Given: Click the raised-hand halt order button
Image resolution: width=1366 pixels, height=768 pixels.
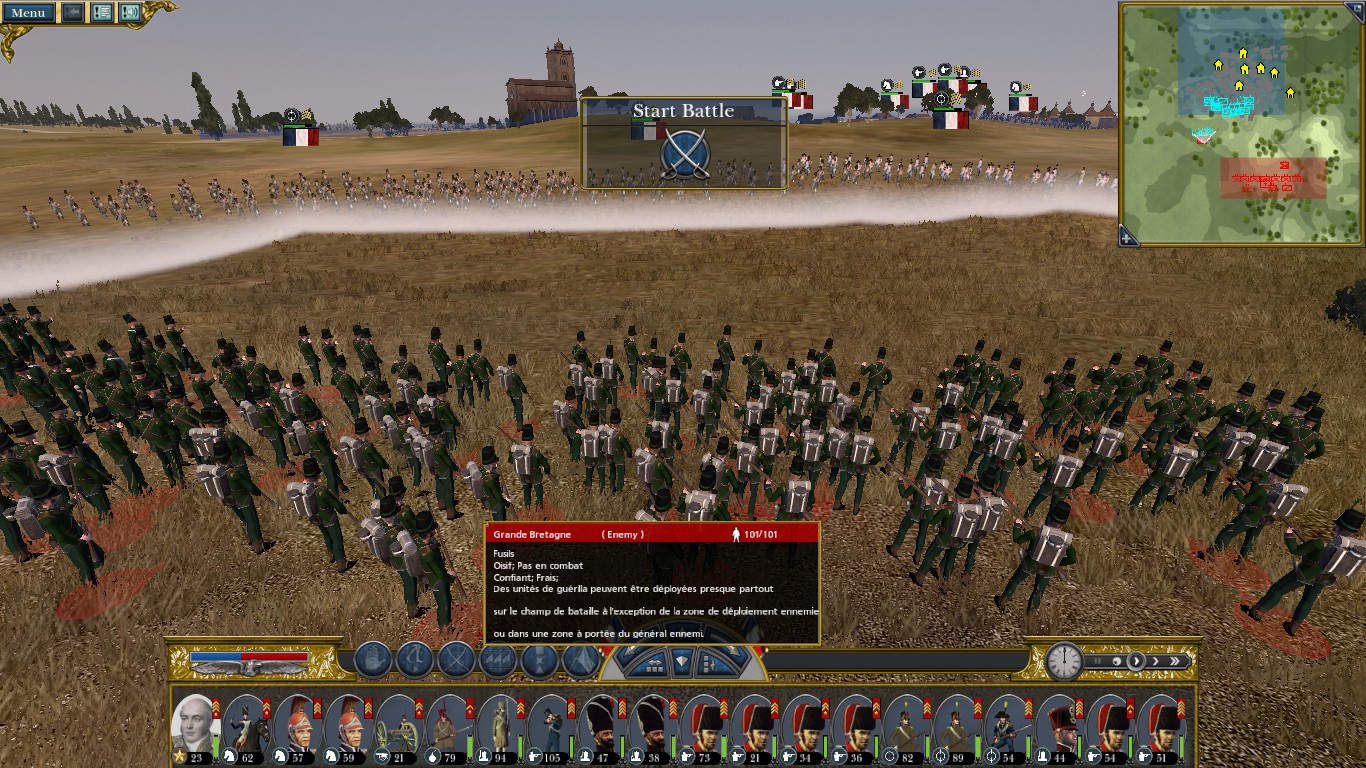Looking at the screenshot, I should point(372,660).
